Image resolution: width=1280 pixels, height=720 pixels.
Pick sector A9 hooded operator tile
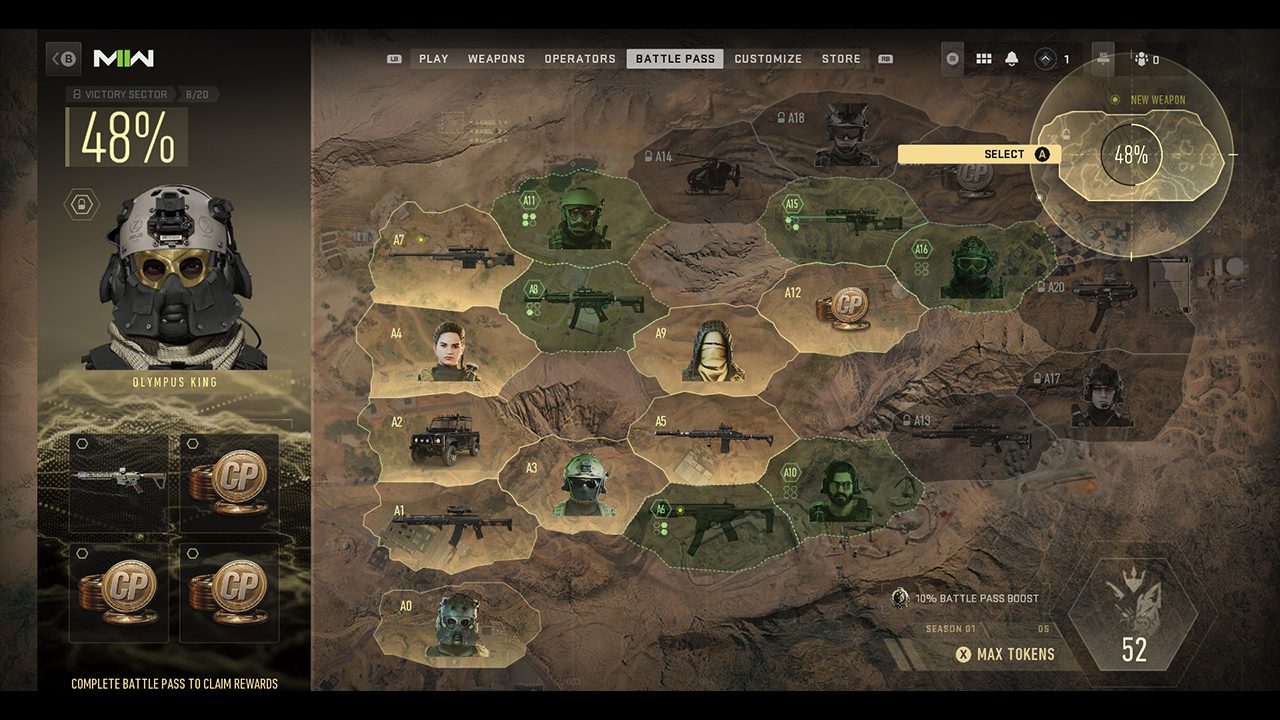705,352
